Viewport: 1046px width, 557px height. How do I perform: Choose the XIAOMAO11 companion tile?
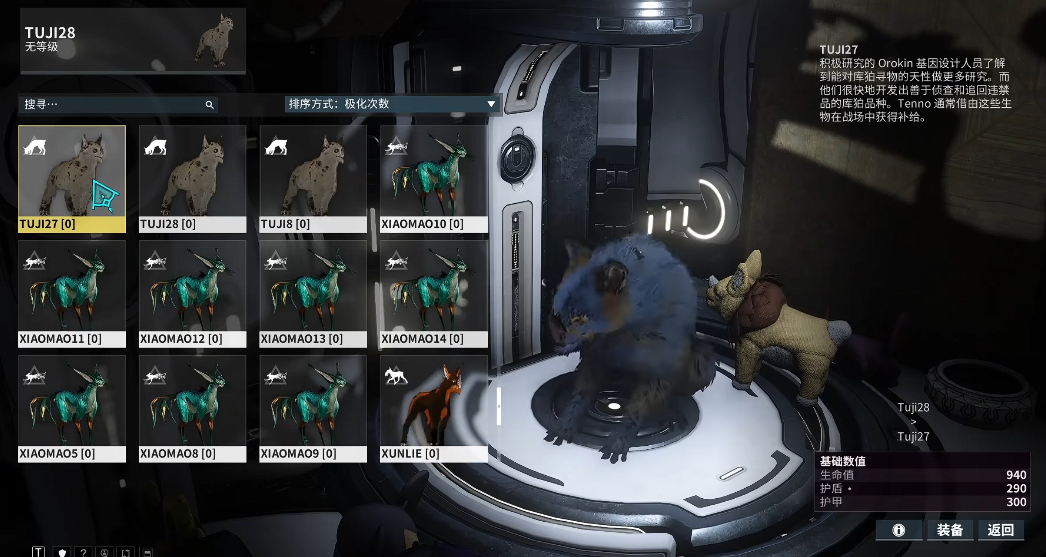[72, 293]
